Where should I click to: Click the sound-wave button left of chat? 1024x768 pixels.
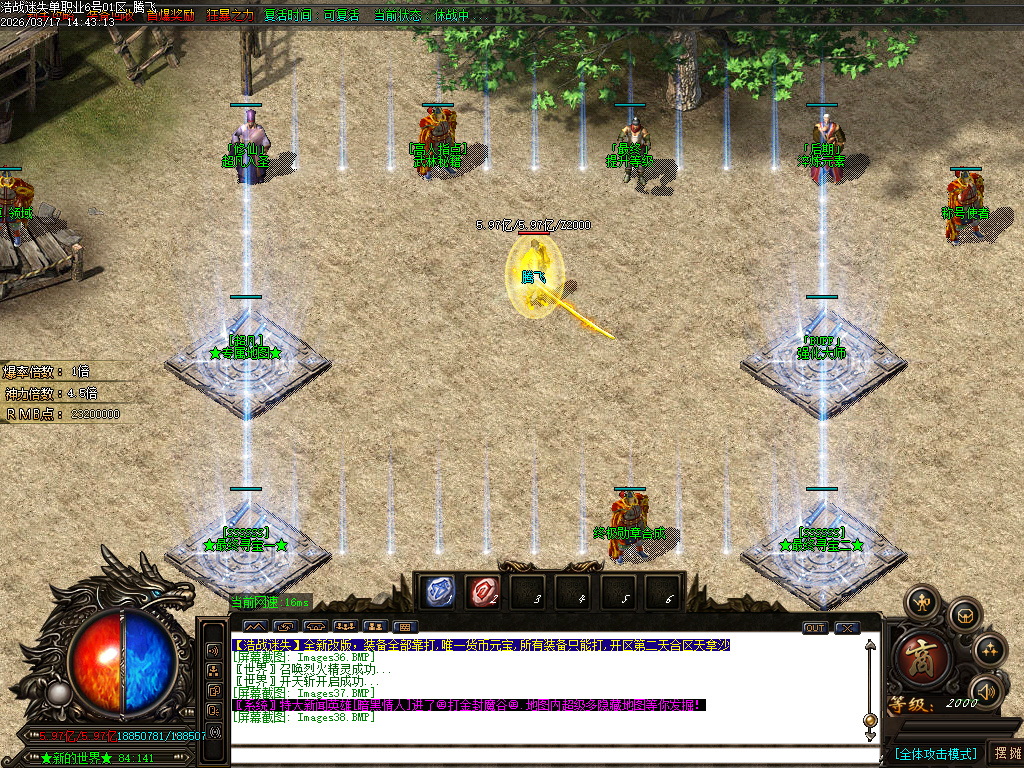[213, 649]
